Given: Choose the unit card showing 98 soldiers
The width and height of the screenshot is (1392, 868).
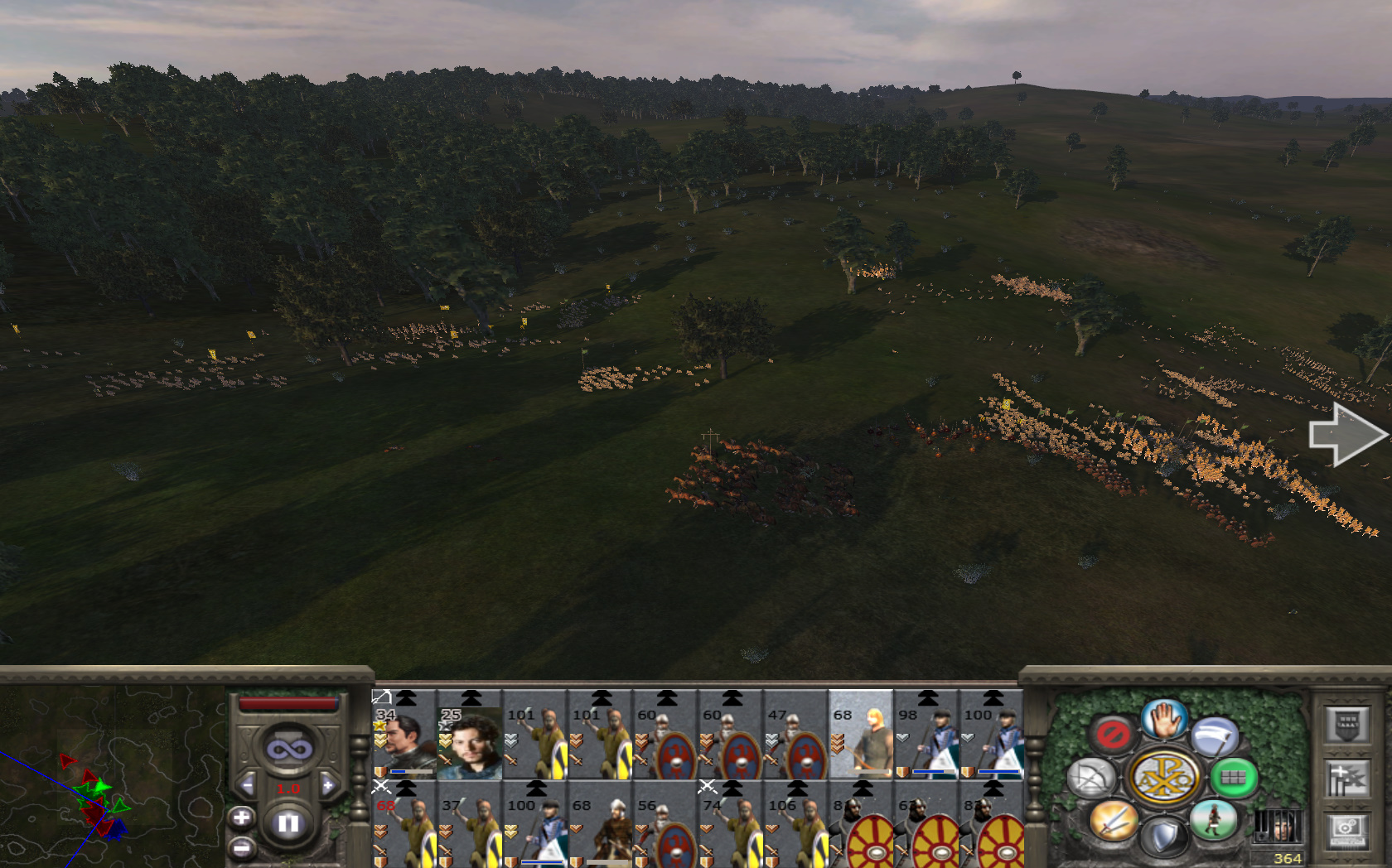Looking at the screenshot, I should point(926,735).
